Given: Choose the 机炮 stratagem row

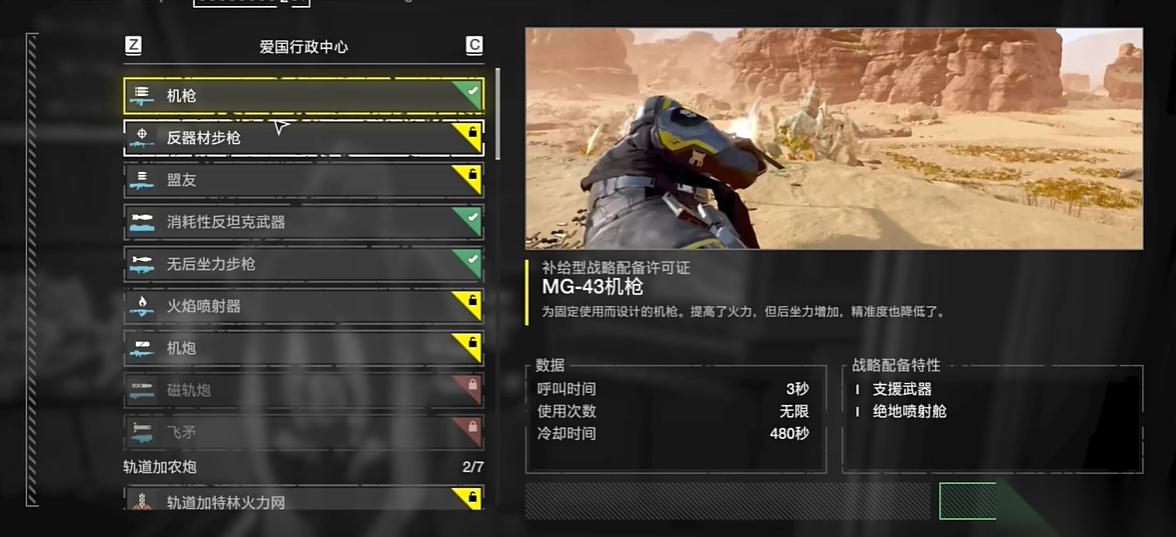Looking at the screenshot, I should (x=303, y=348).
